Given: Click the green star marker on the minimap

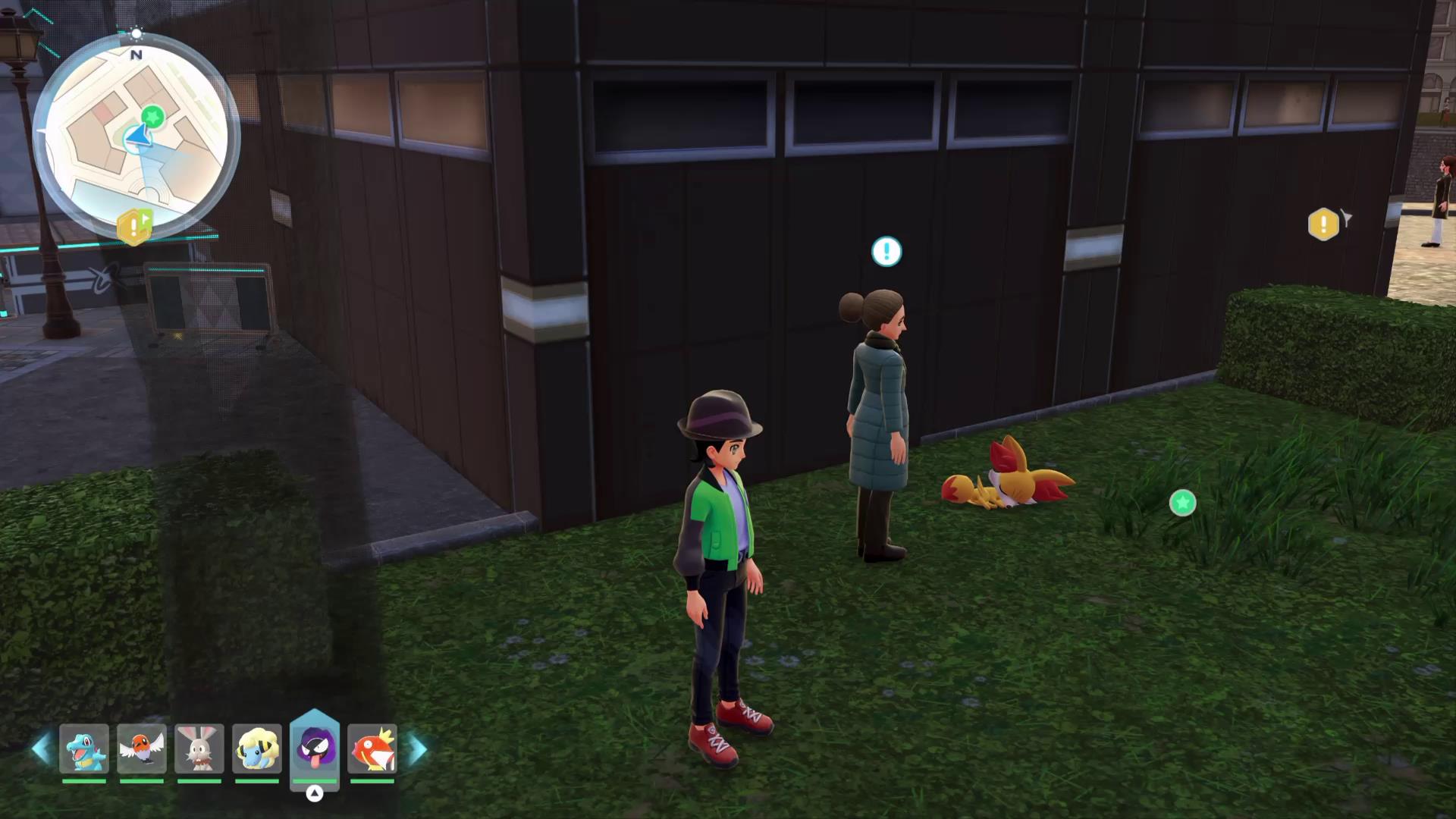Looking at the screenshot, I should point(153,117).
